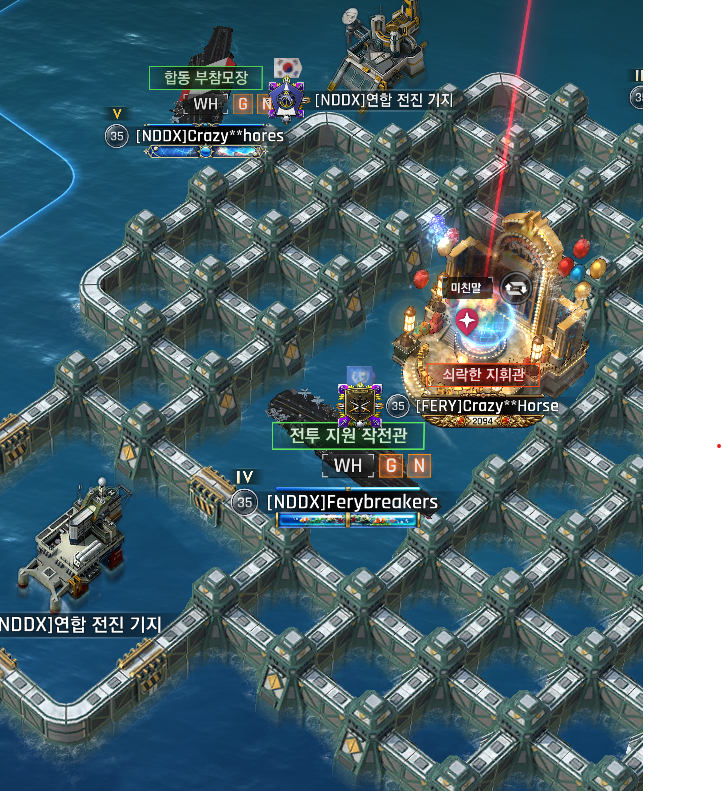Tap the swap arrows icon beside 미친말
Screen dimensions: 722x791
[517, 289]
